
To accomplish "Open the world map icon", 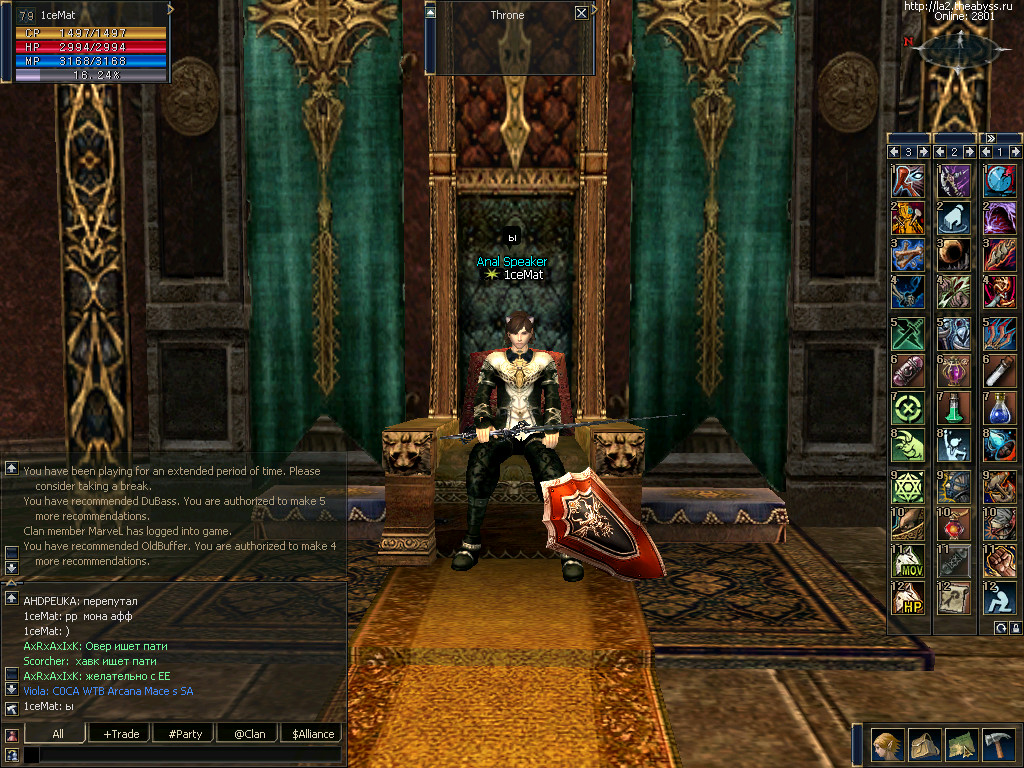I will coord(962,744).
